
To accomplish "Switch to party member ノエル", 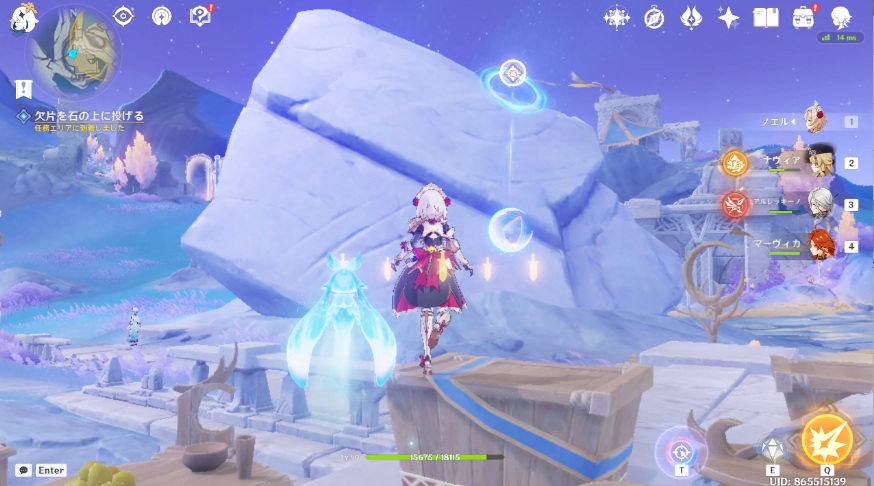I will point(816,121).
